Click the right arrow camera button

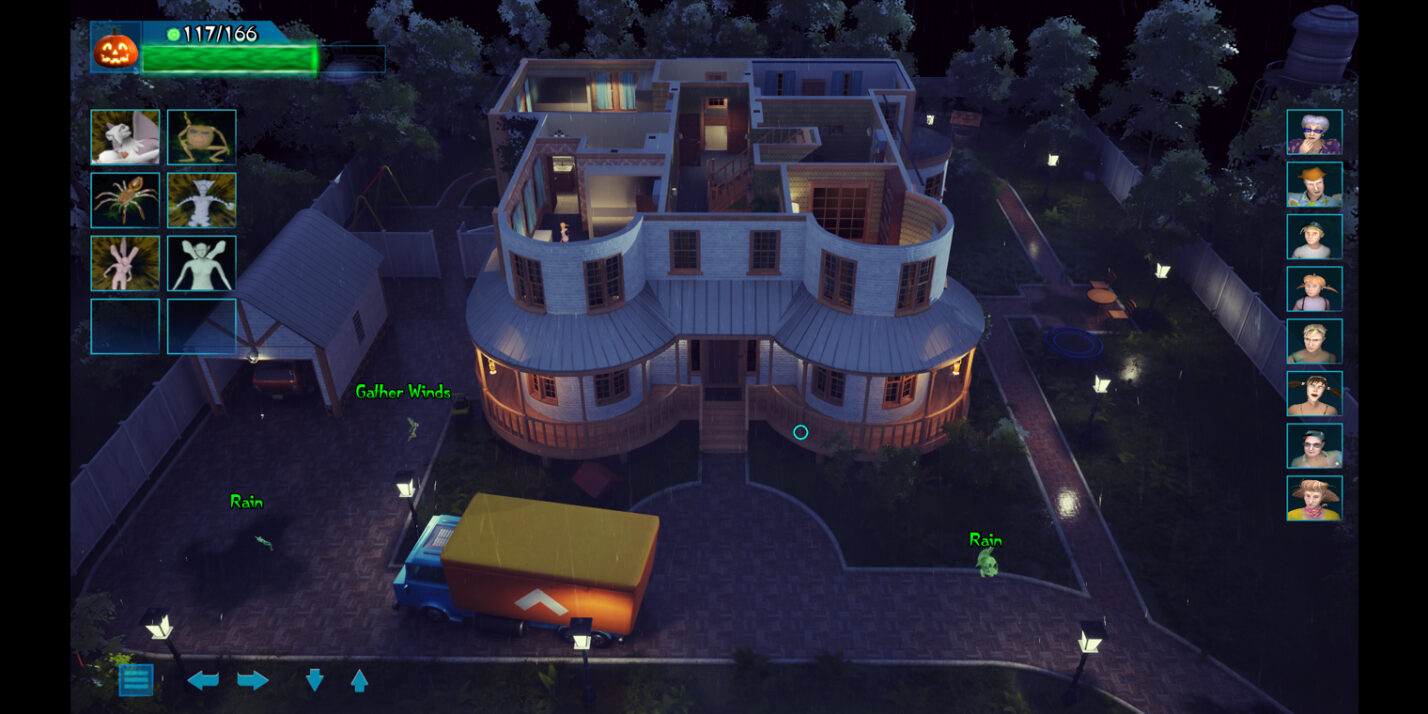point(252,681)
